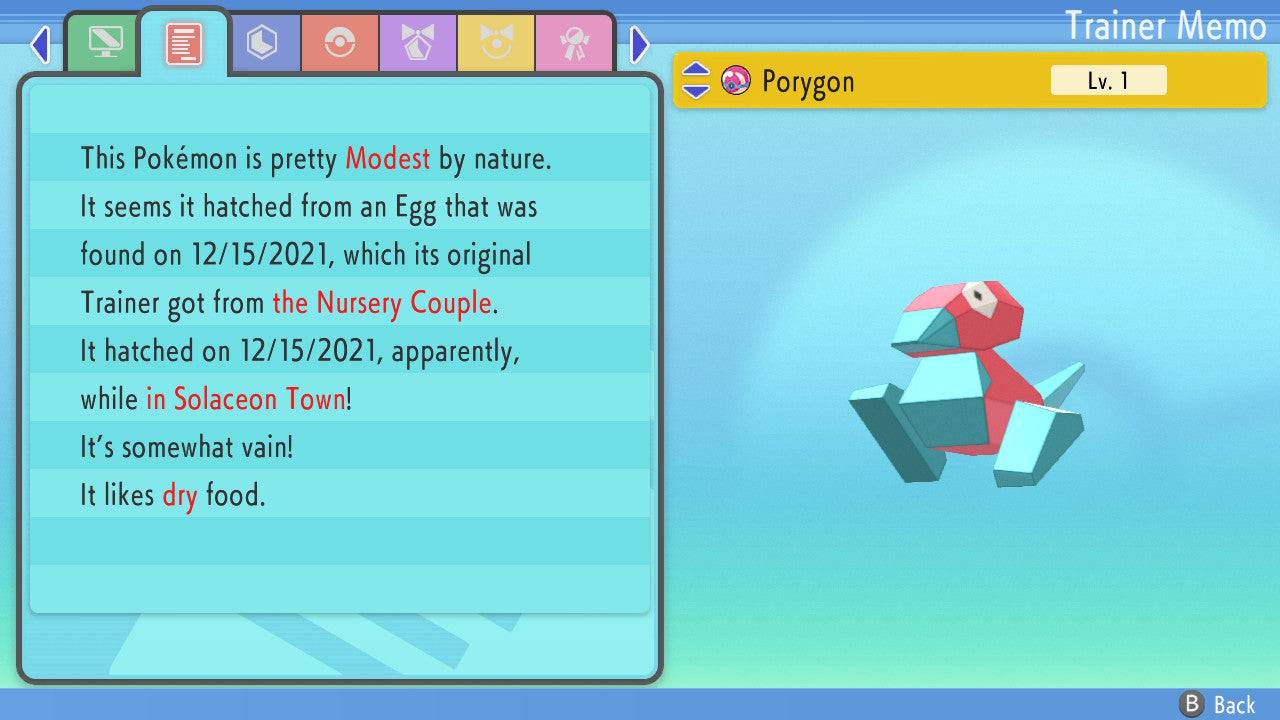Click the left arrow beside the tabs

point(40,44)
